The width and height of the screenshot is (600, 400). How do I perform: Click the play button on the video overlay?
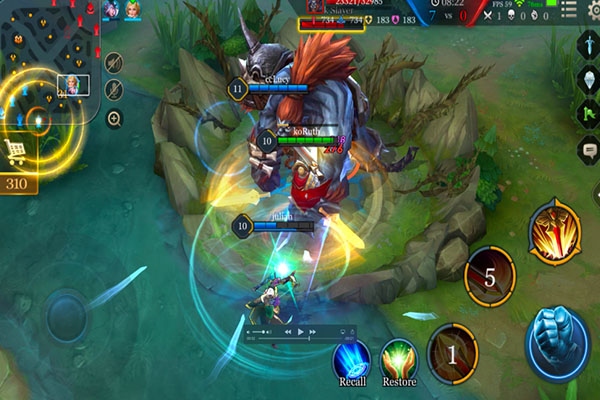tap(300, 332)
